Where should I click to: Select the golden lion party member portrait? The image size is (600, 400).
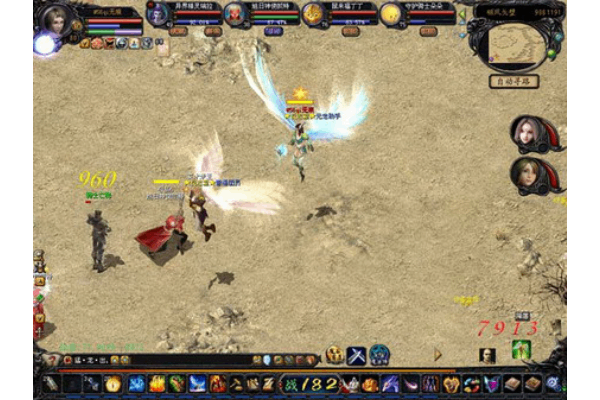313,13
